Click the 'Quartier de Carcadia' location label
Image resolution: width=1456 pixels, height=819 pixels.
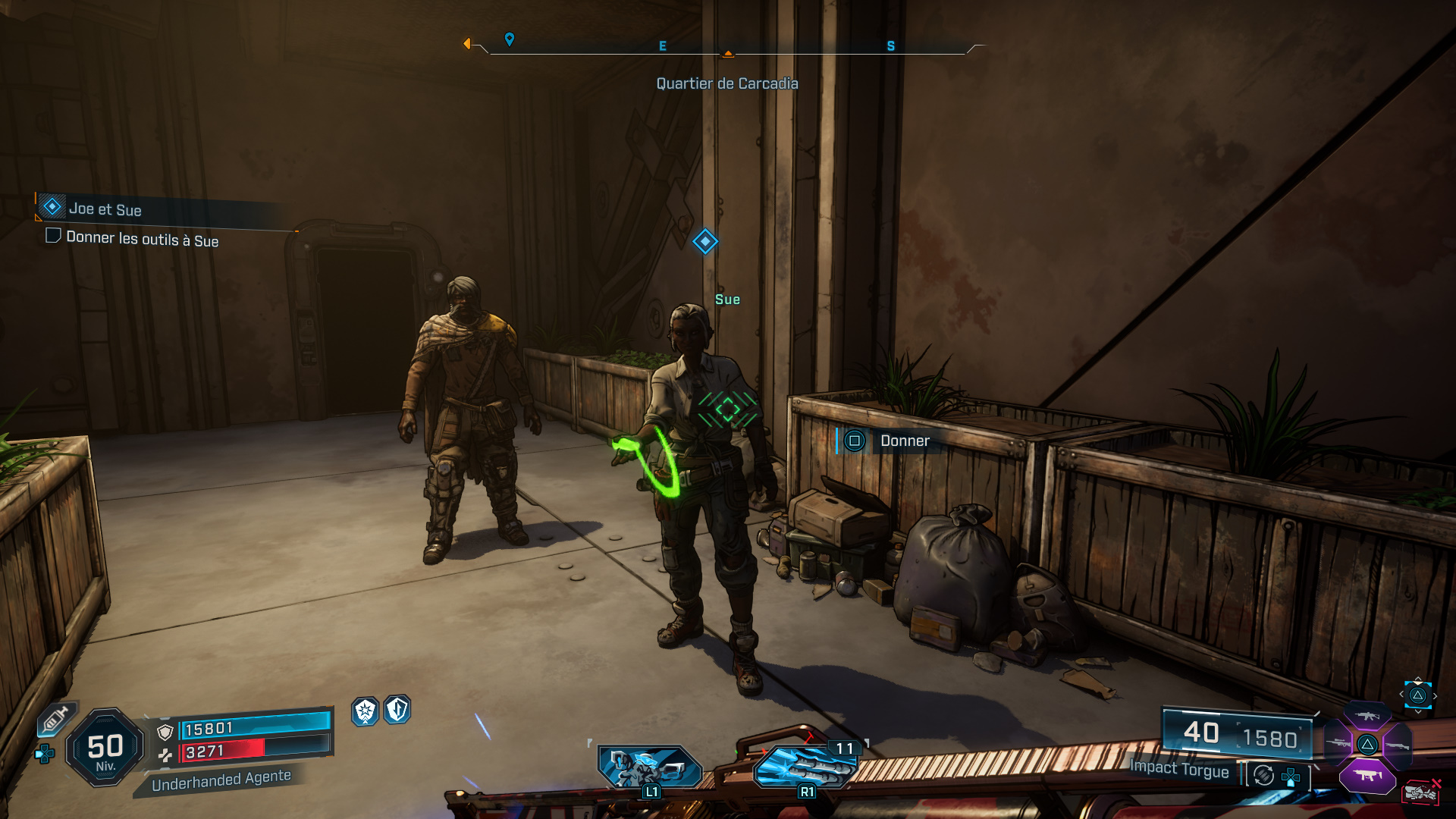tap(727, 83)
